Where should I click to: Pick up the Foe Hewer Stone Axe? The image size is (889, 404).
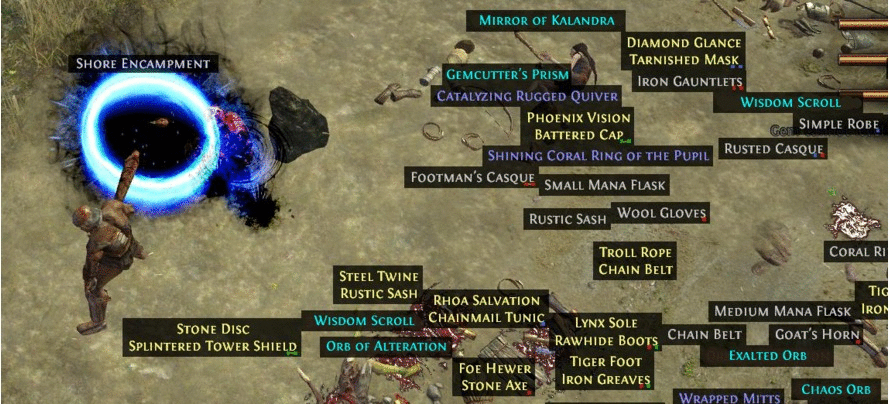click(x=494, y=377)
